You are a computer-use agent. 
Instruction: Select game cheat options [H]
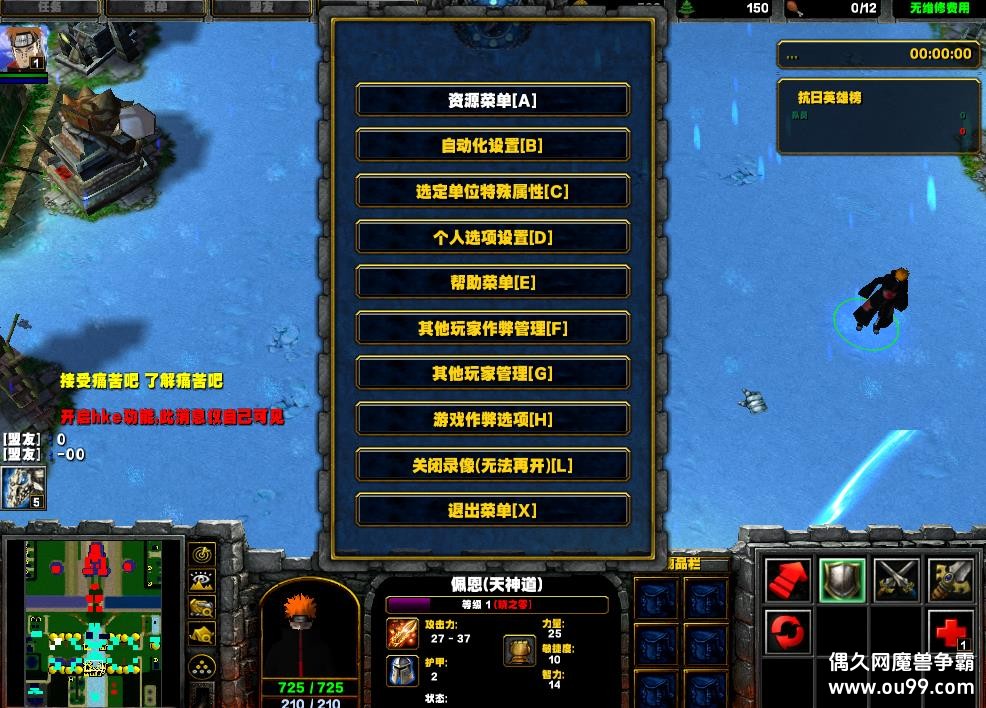pos(492,419)
